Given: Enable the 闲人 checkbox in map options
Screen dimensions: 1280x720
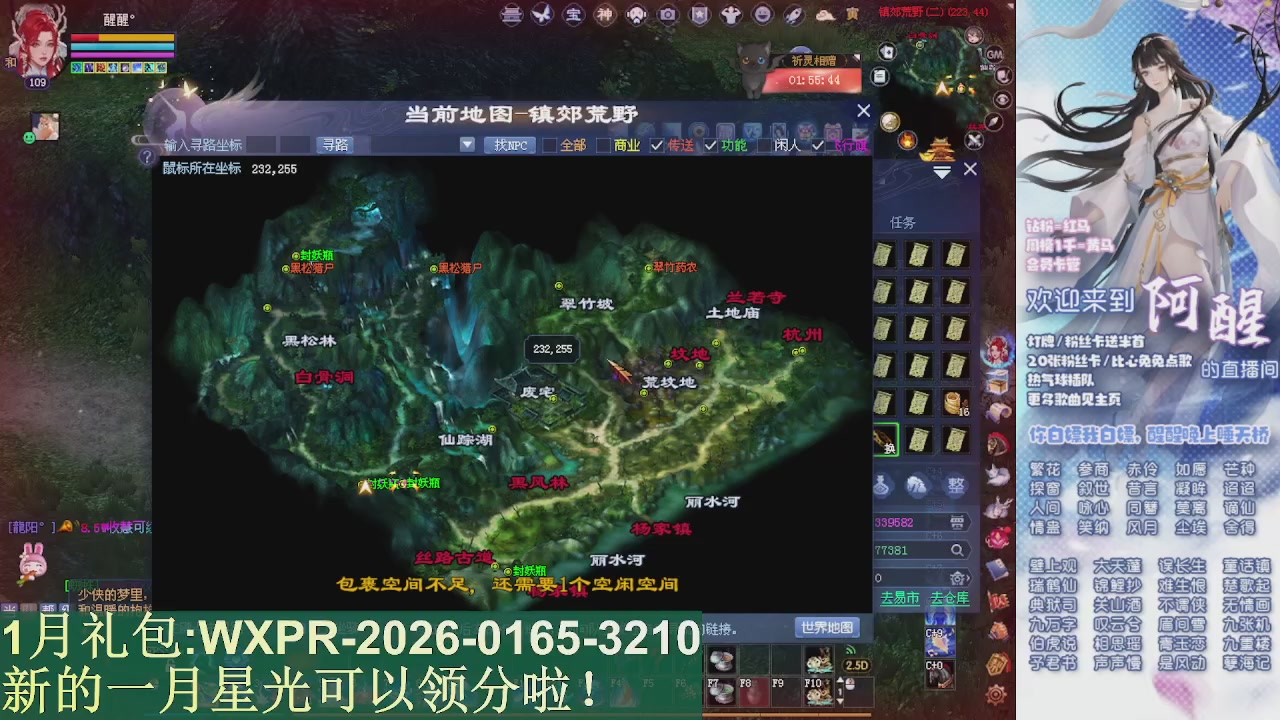Looking at the screenshot, I should [x=765, y=145].
